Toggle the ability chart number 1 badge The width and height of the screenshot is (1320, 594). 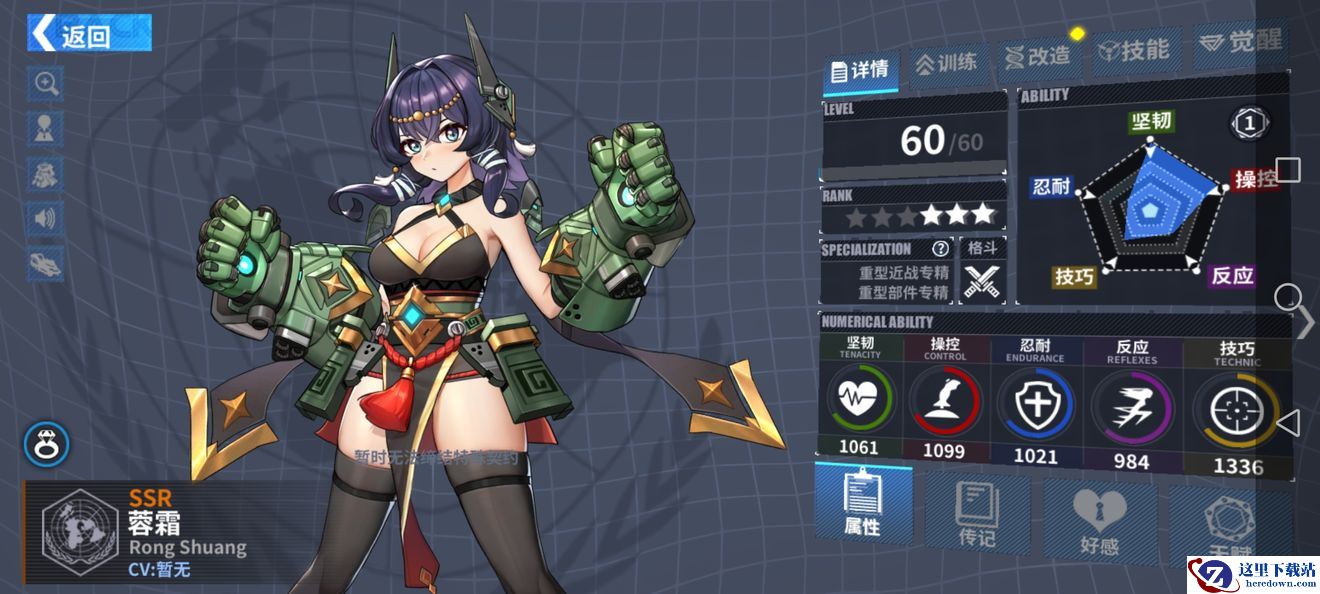[x=1249, y=124]
